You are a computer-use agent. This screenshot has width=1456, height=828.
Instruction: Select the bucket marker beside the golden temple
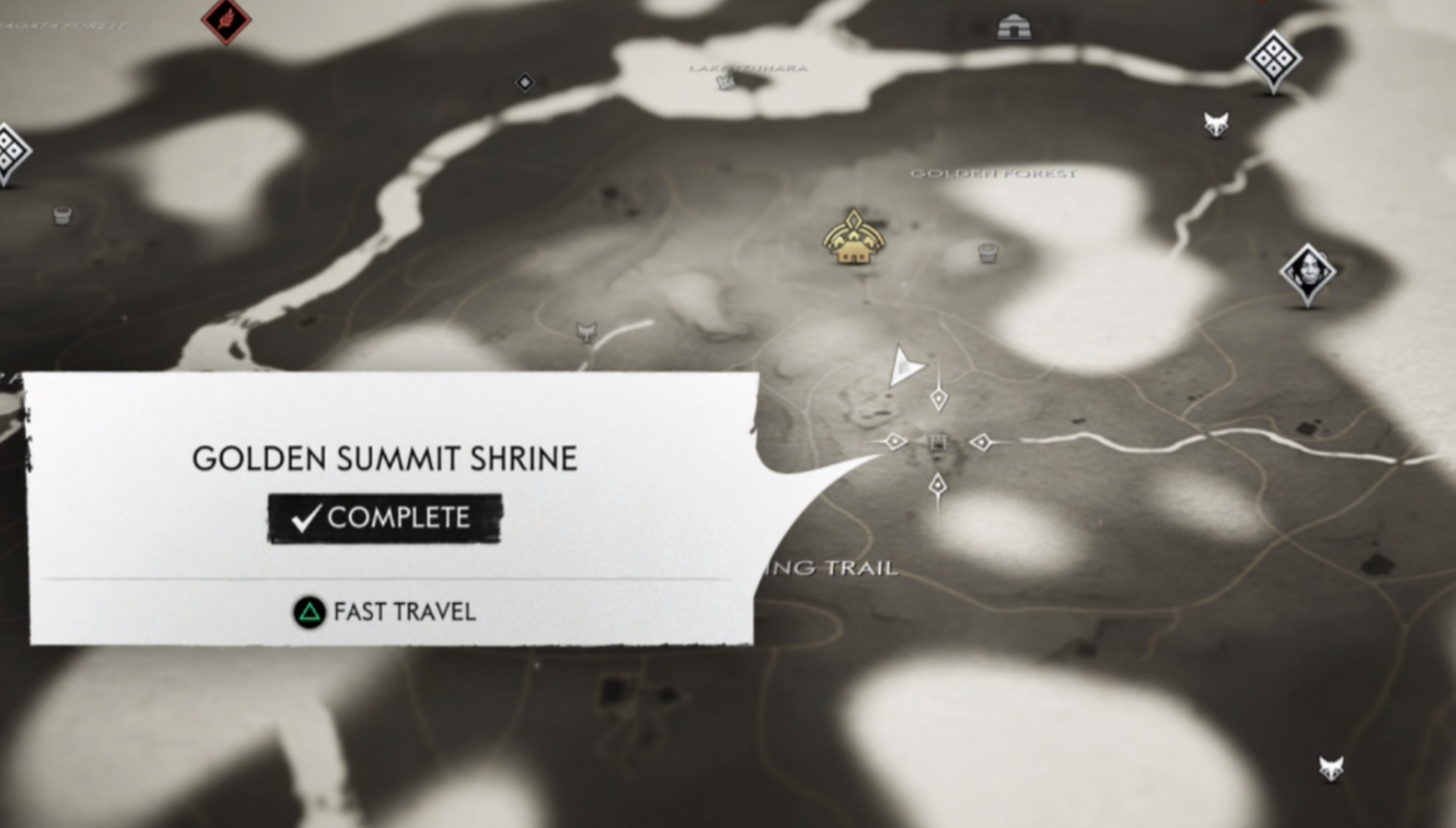[987, 252]
